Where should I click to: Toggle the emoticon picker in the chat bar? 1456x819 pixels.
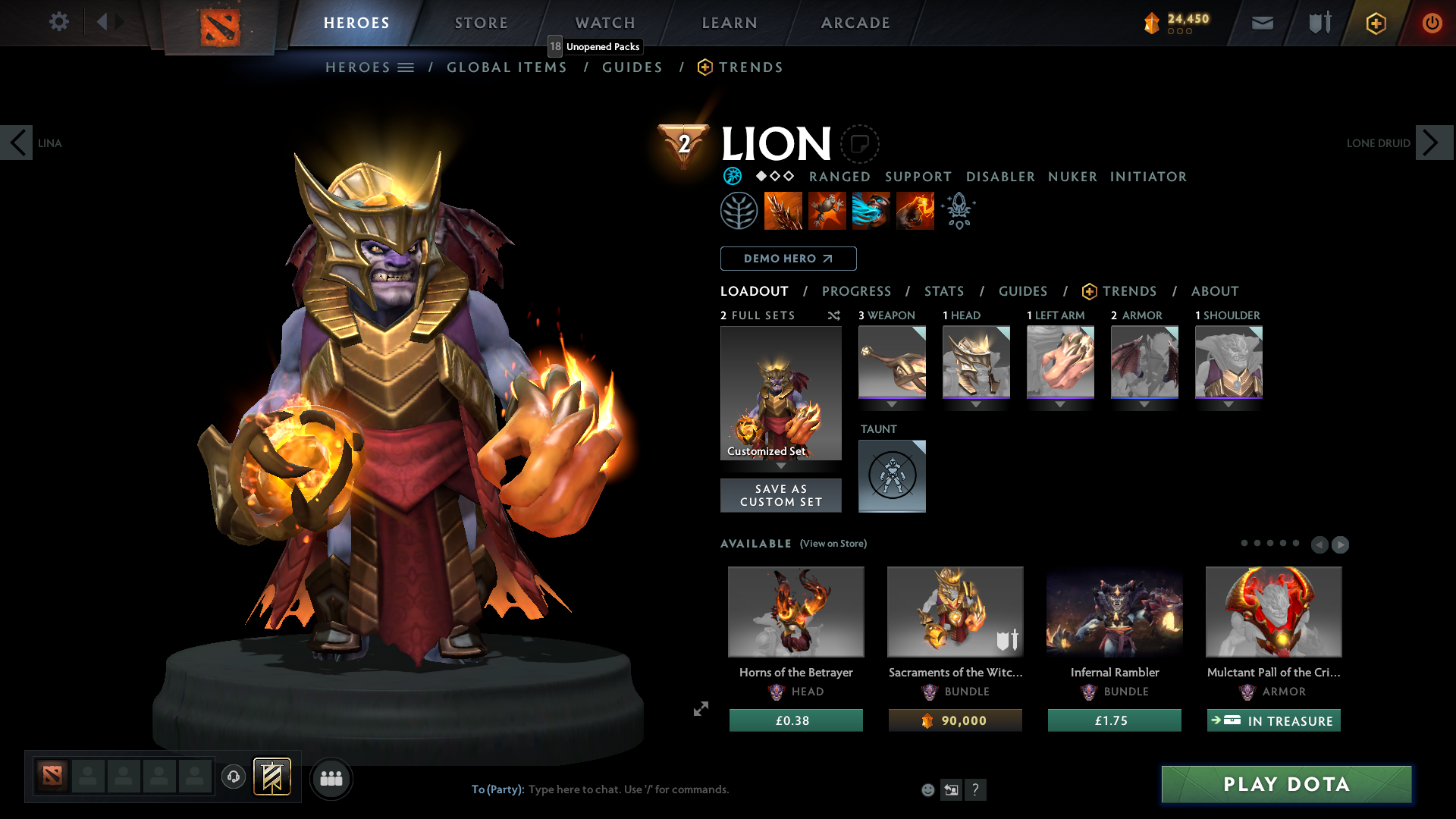click(927, 789)
